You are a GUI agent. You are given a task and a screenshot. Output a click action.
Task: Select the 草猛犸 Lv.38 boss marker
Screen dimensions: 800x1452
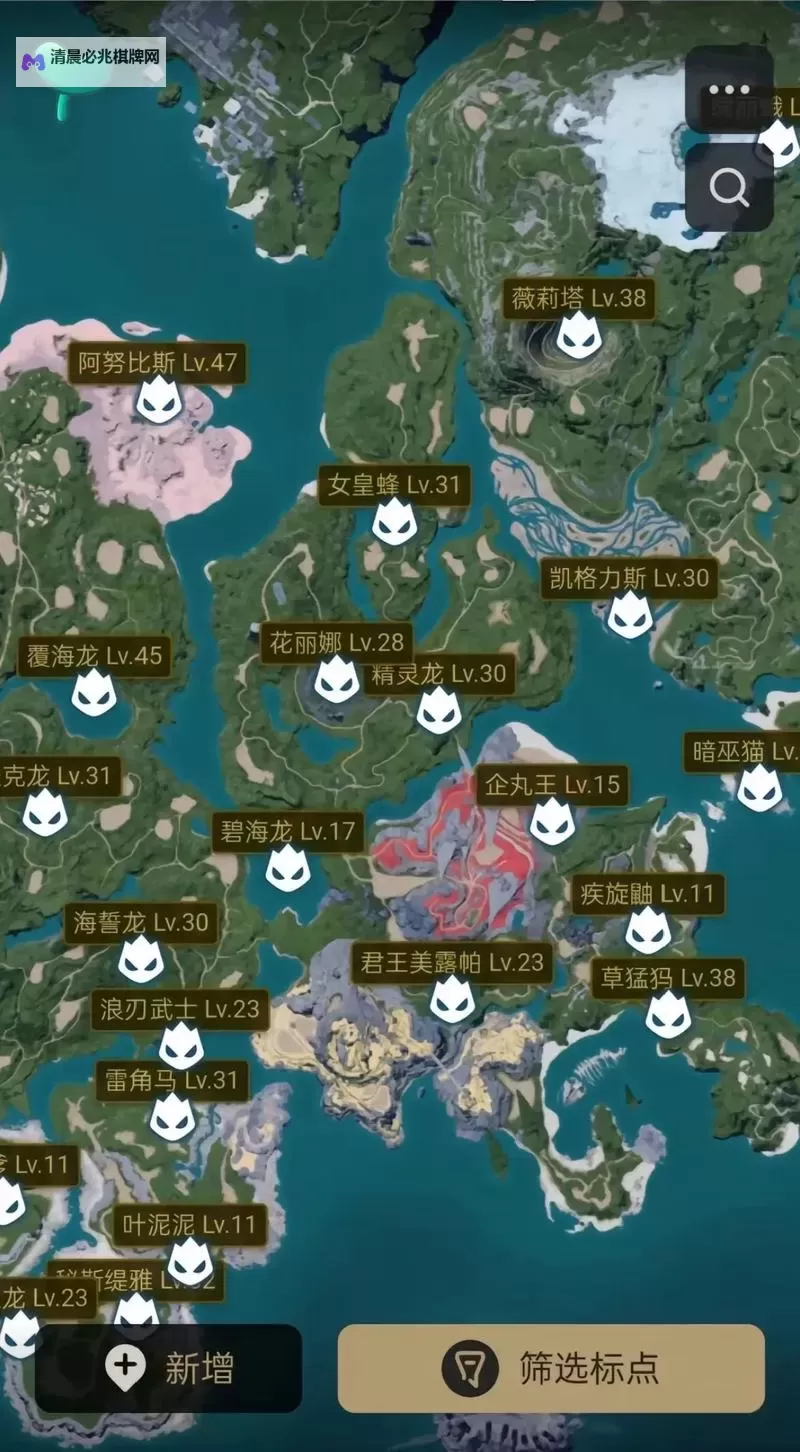tap(668, 1013)
